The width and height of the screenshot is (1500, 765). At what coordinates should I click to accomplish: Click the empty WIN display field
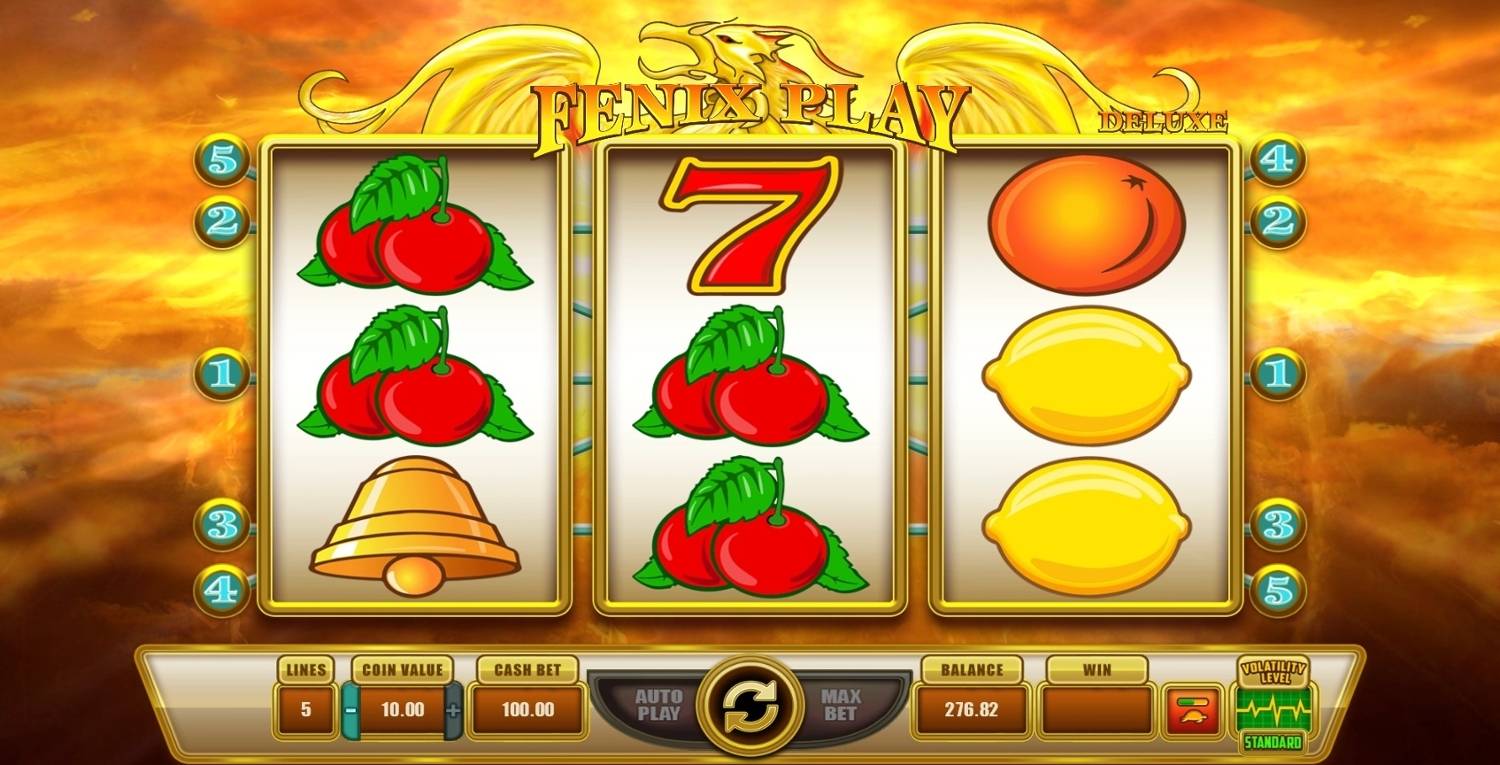[x=1095, y=710]
